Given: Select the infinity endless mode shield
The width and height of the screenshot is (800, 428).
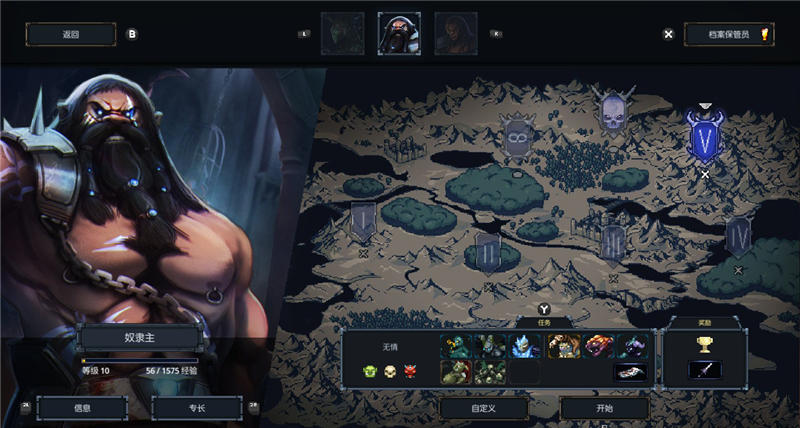Looking at the screenshot, I should tap(517, 135).
